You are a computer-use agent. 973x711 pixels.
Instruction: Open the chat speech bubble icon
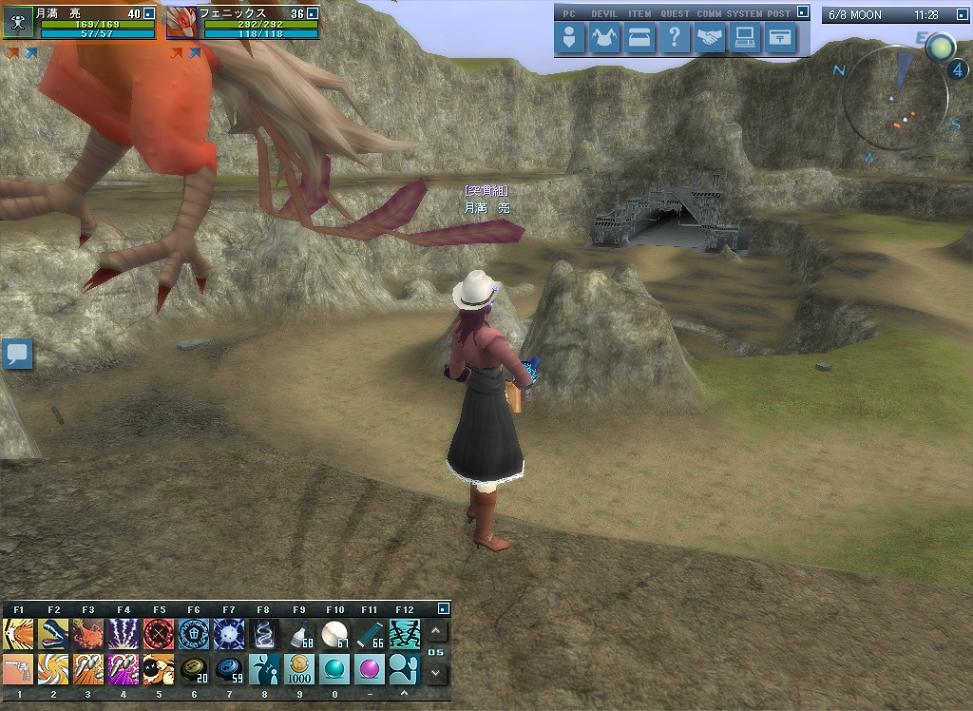17,353
